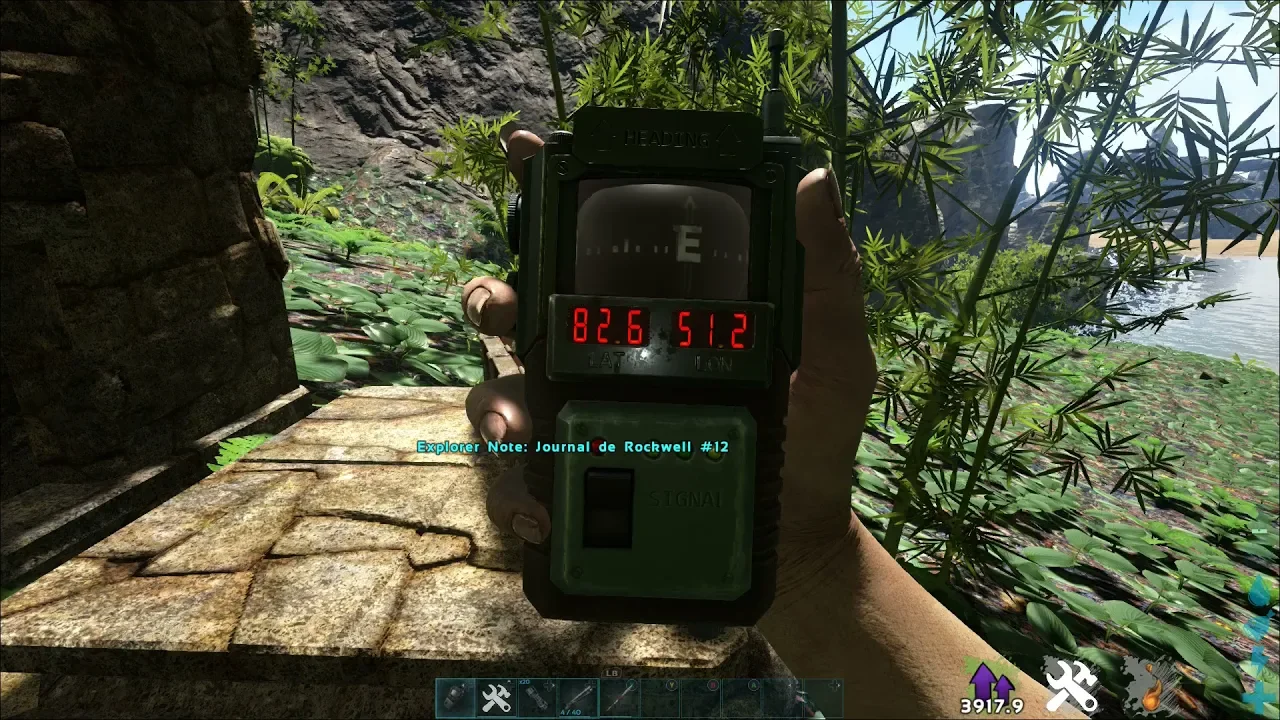Click the purple double-arrow XP buff icon
This screenshot has height=720, width=1280.
990,681
